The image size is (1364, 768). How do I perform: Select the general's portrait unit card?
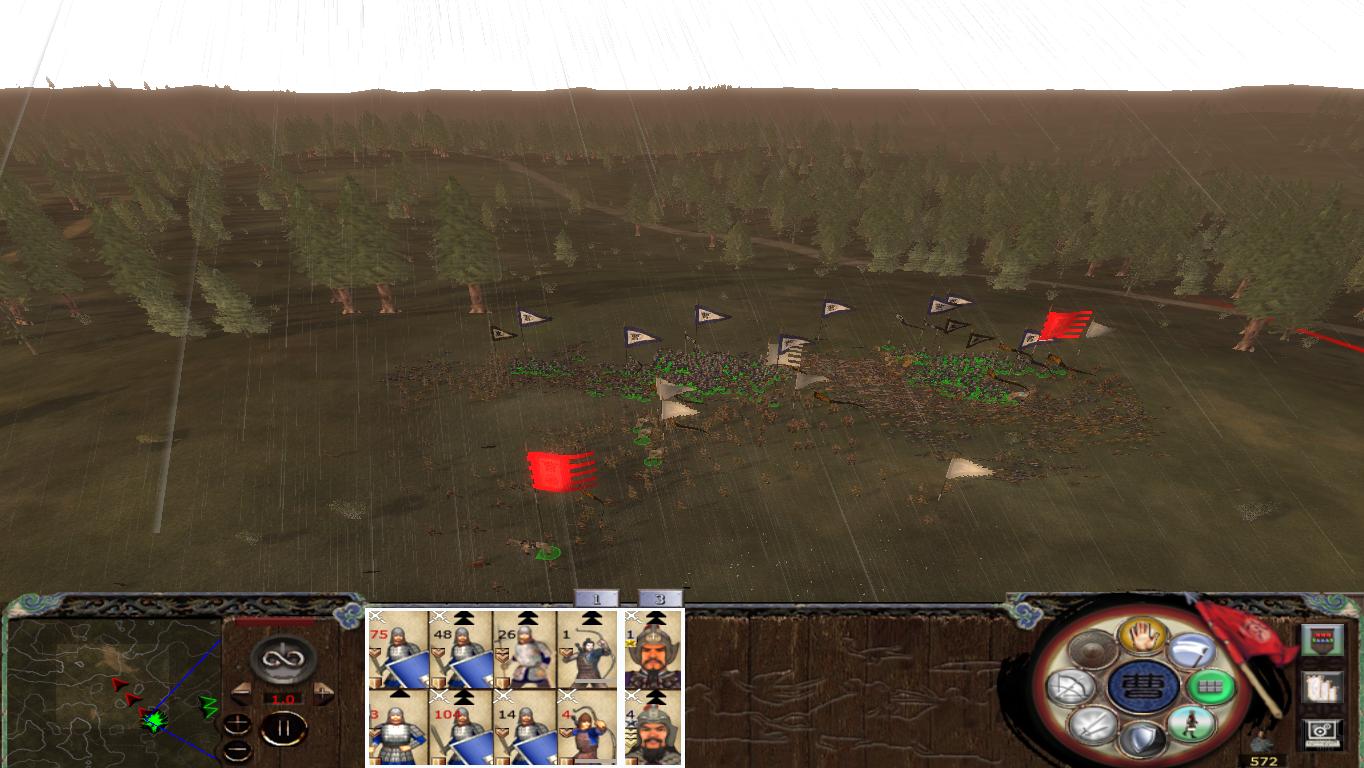point(653,649)
